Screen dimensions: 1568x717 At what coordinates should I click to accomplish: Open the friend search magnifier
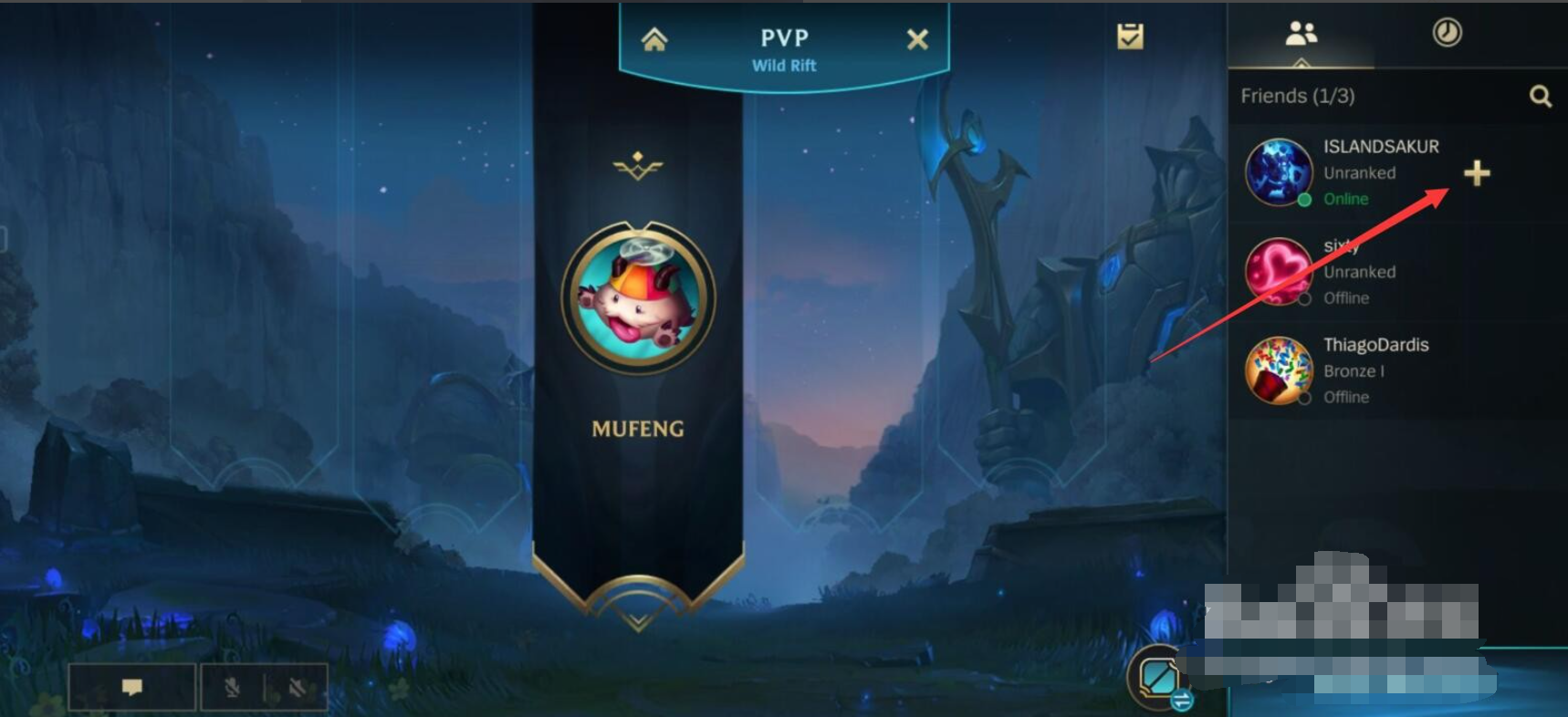pos(1541,95)
